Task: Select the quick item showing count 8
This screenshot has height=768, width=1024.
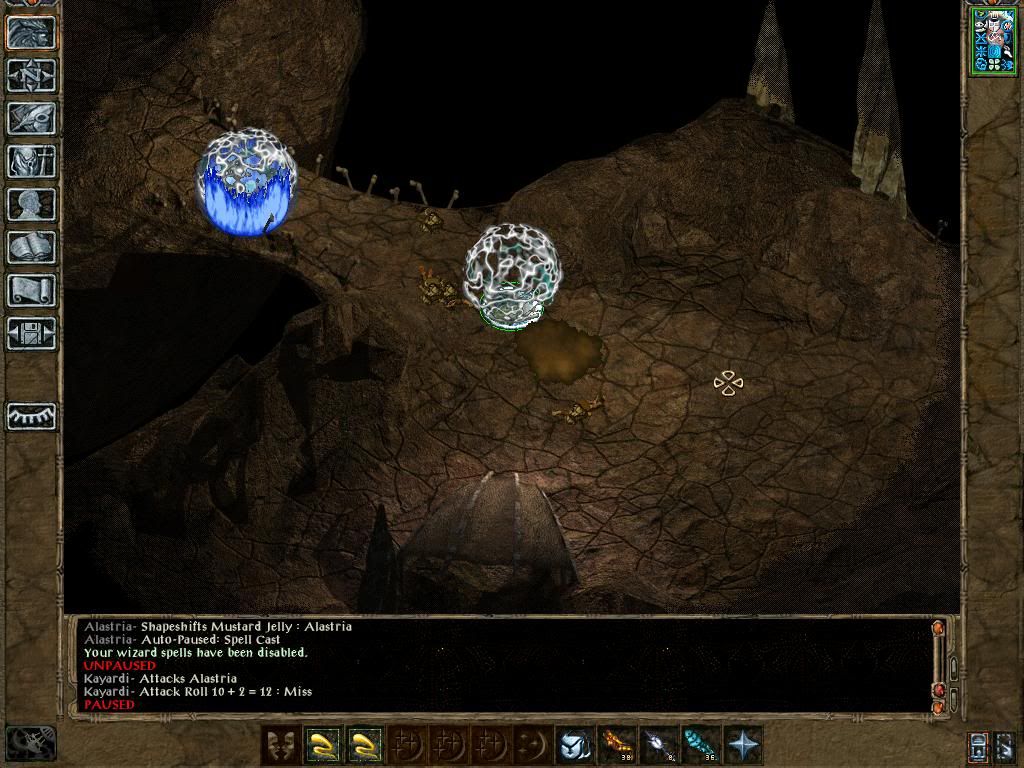Action: [x=657, y=745]
